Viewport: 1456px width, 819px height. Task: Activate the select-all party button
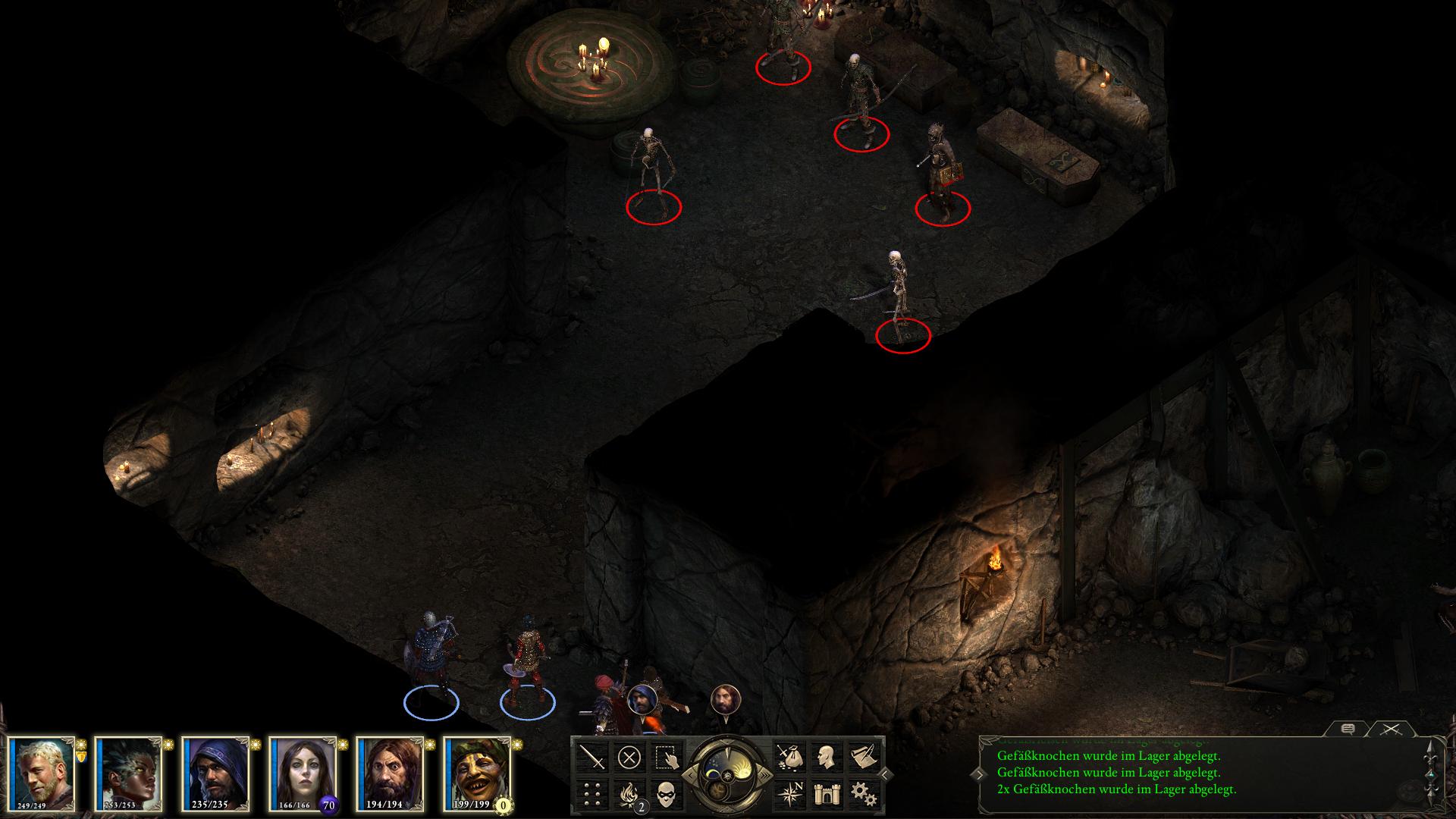tap(667, 758)
